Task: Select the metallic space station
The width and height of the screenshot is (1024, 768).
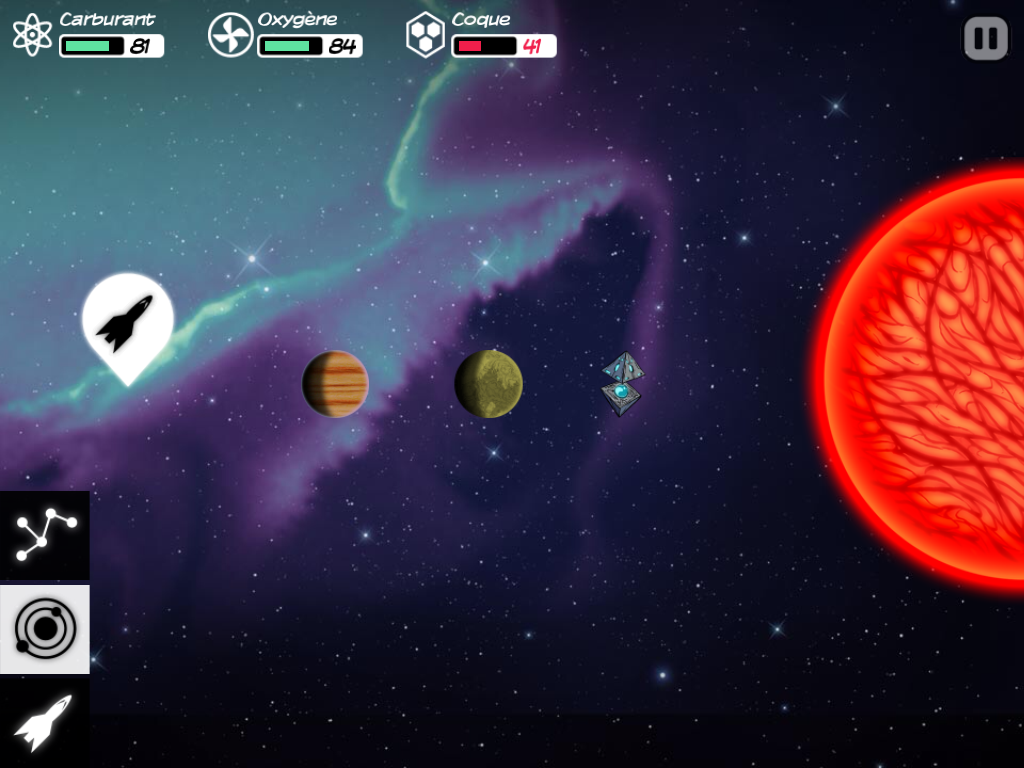Action: [622, 384]
